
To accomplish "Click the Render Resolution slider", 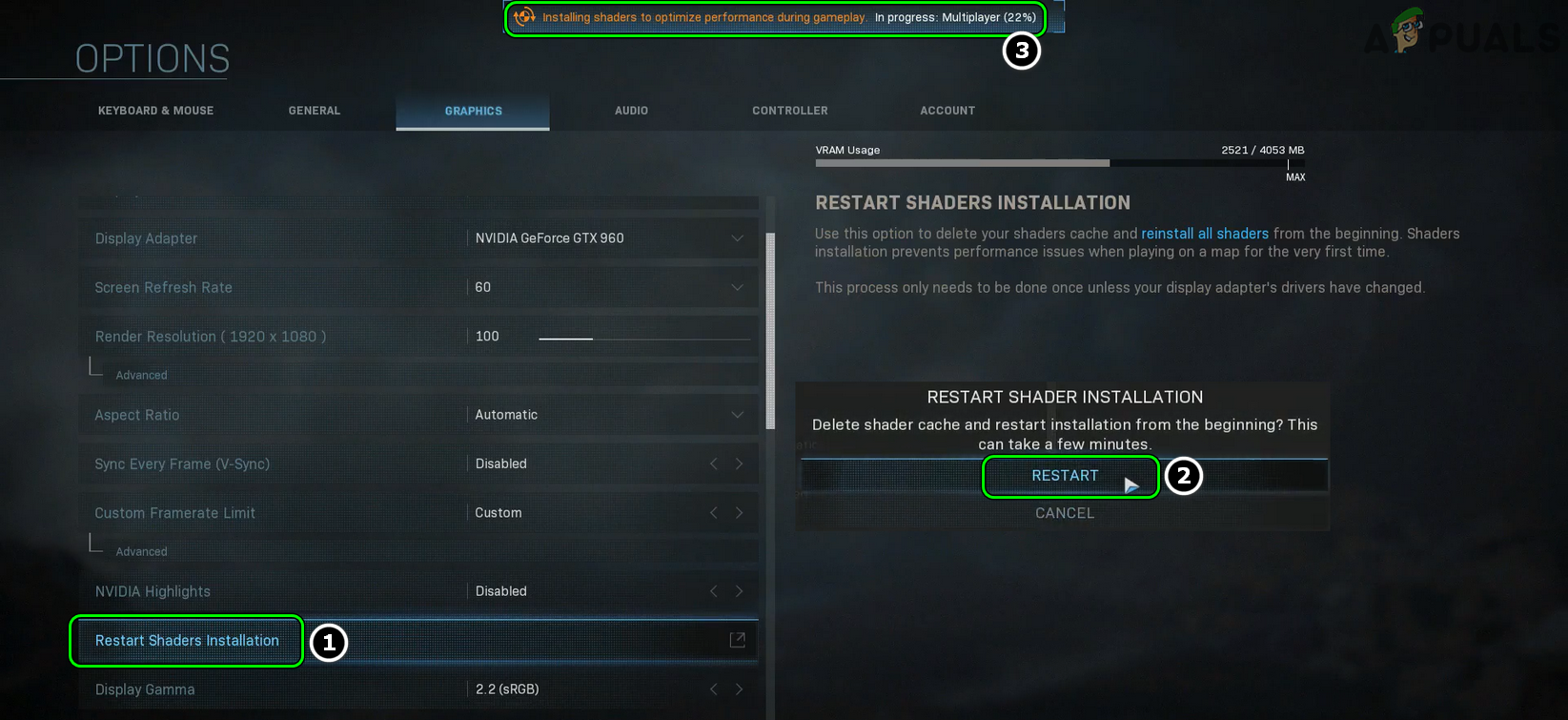I will (644, 338).
